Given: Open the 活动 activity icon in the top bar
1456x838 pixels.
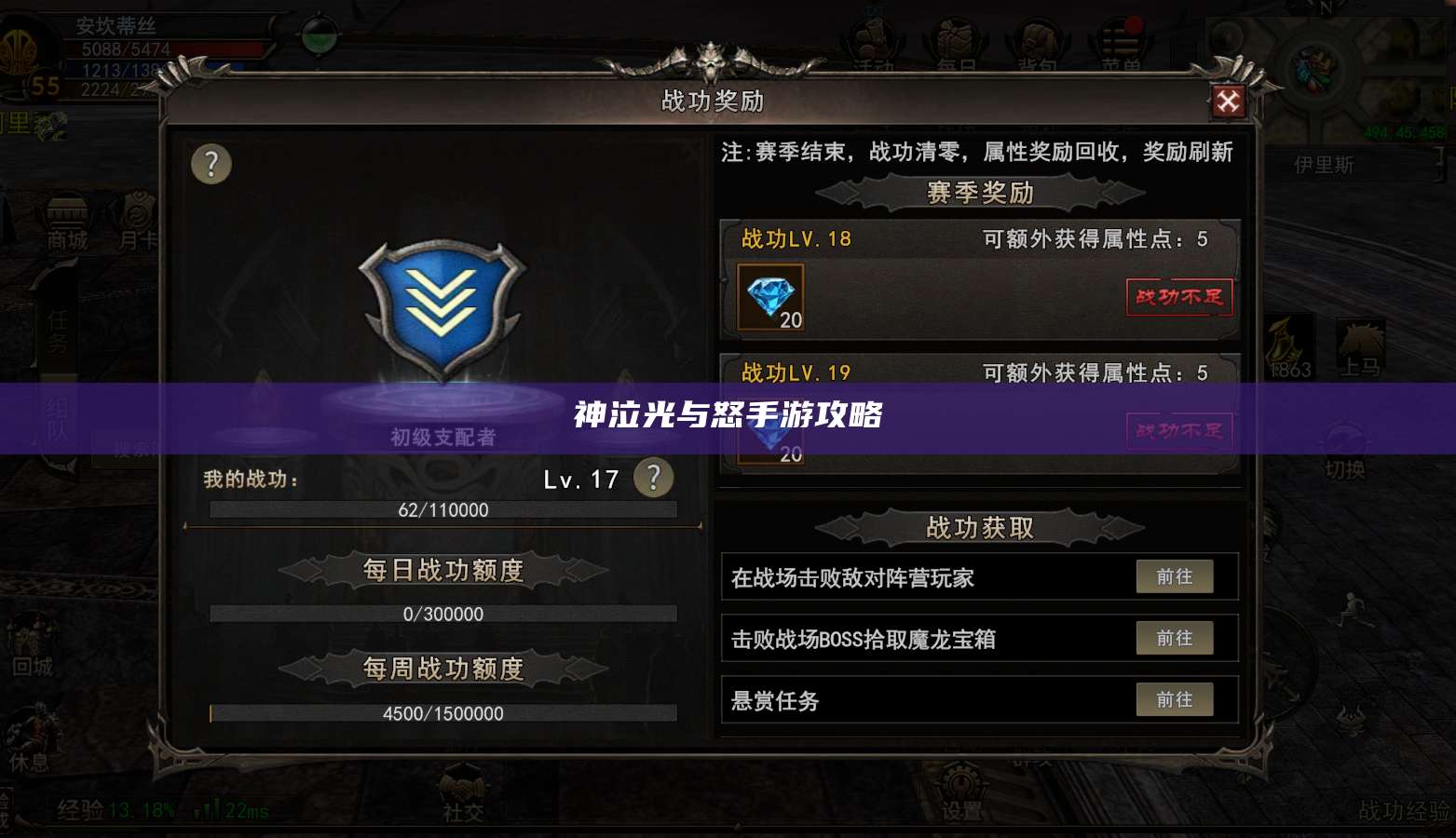Looking at the screenshot, I should (x=874, y=37).
